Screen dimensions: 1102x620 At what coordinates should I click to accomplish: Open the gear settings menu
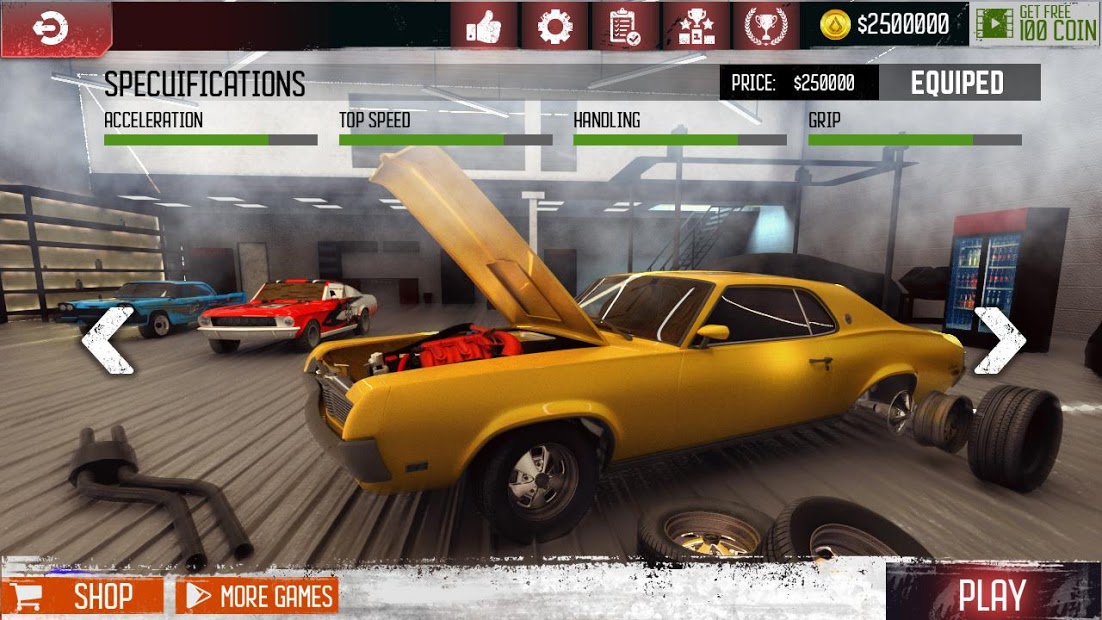tap(555, 26)
